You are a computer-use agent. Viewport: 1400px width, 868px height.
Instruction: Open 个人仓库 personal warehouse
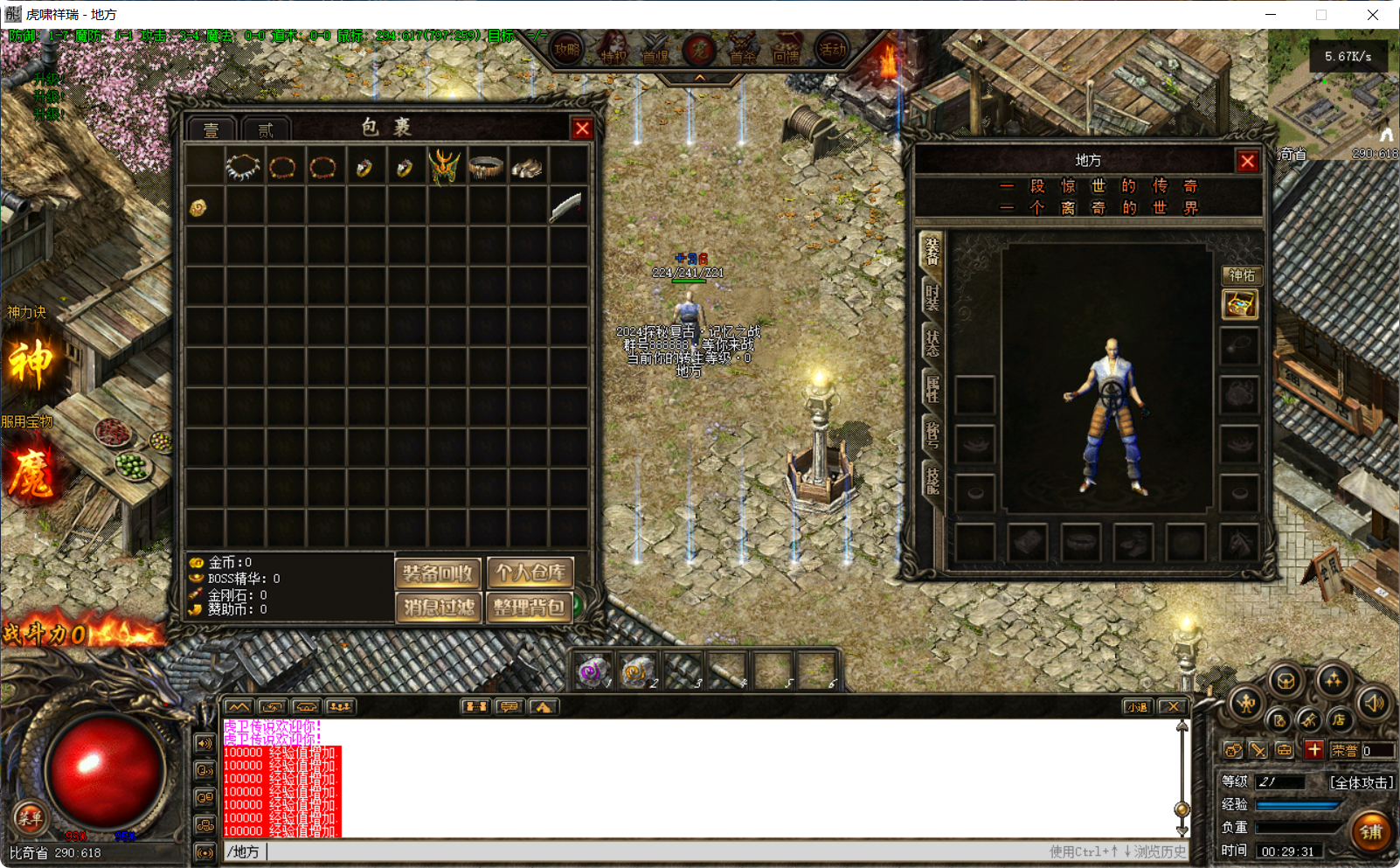pyautogui.click(x=529, y=573)
